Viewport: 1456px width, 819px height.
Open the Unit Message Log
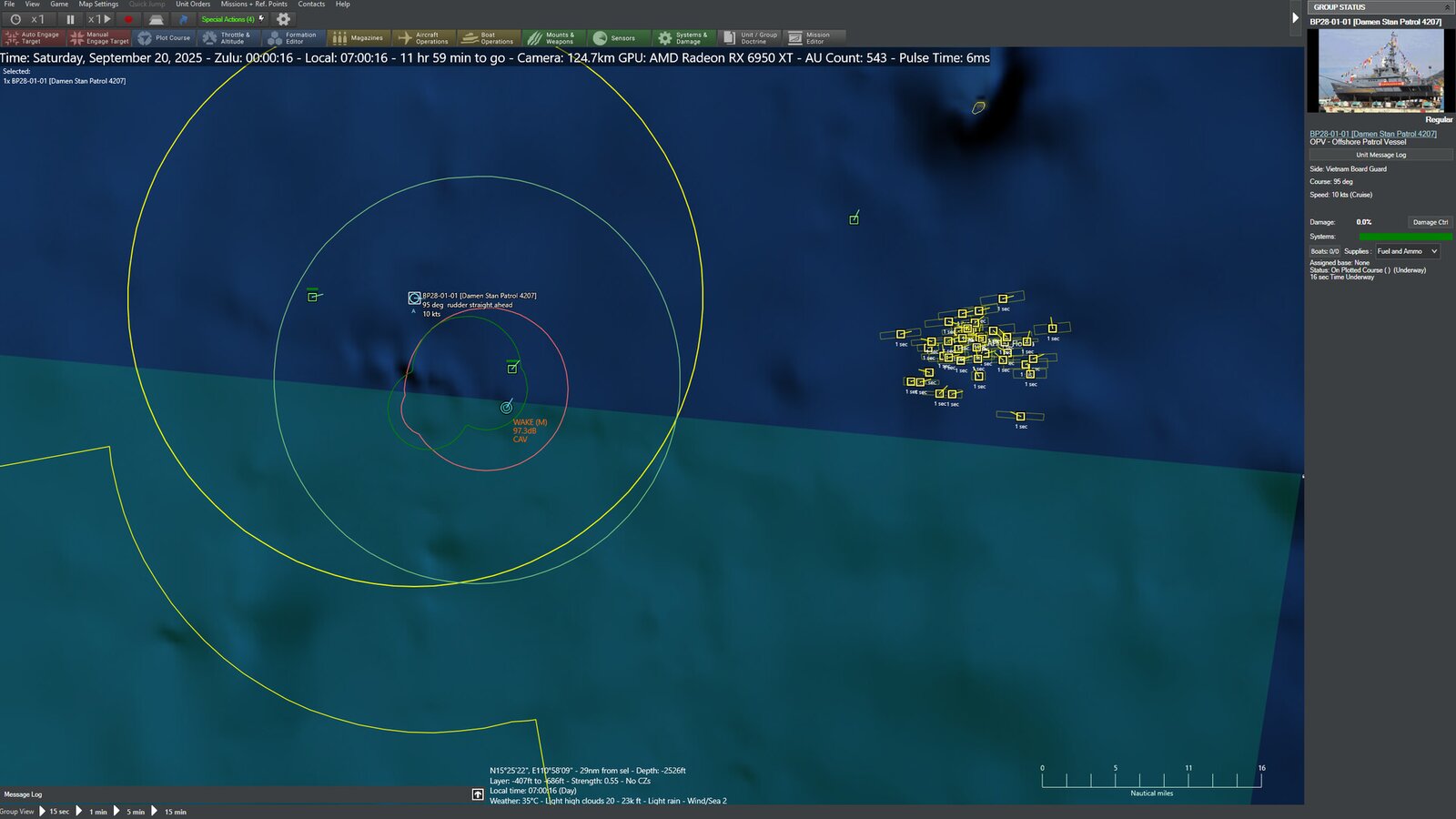tap(1380, 155)
